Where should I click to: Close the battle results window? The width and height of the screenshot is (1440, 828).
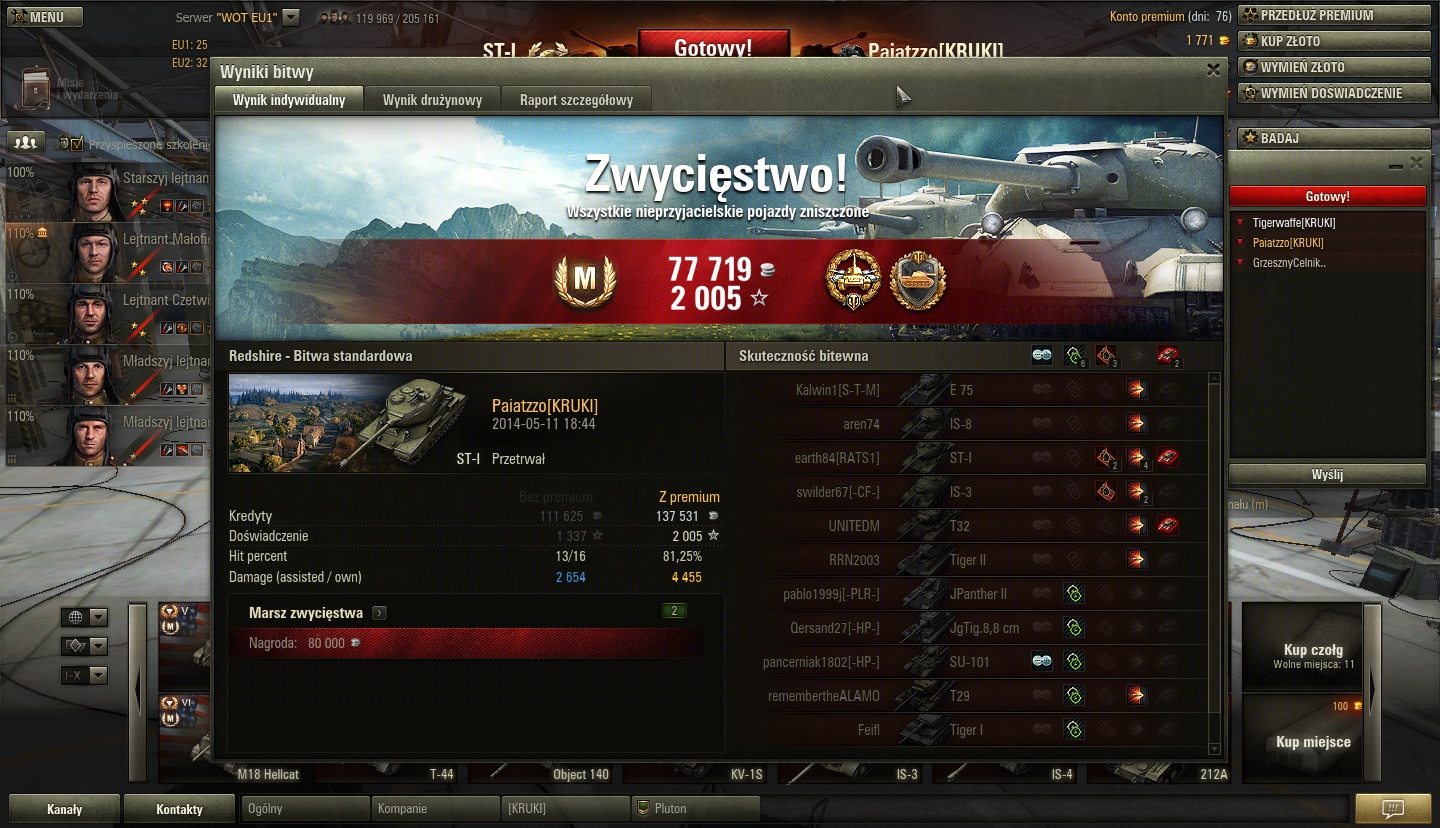tap(1213, 70)
